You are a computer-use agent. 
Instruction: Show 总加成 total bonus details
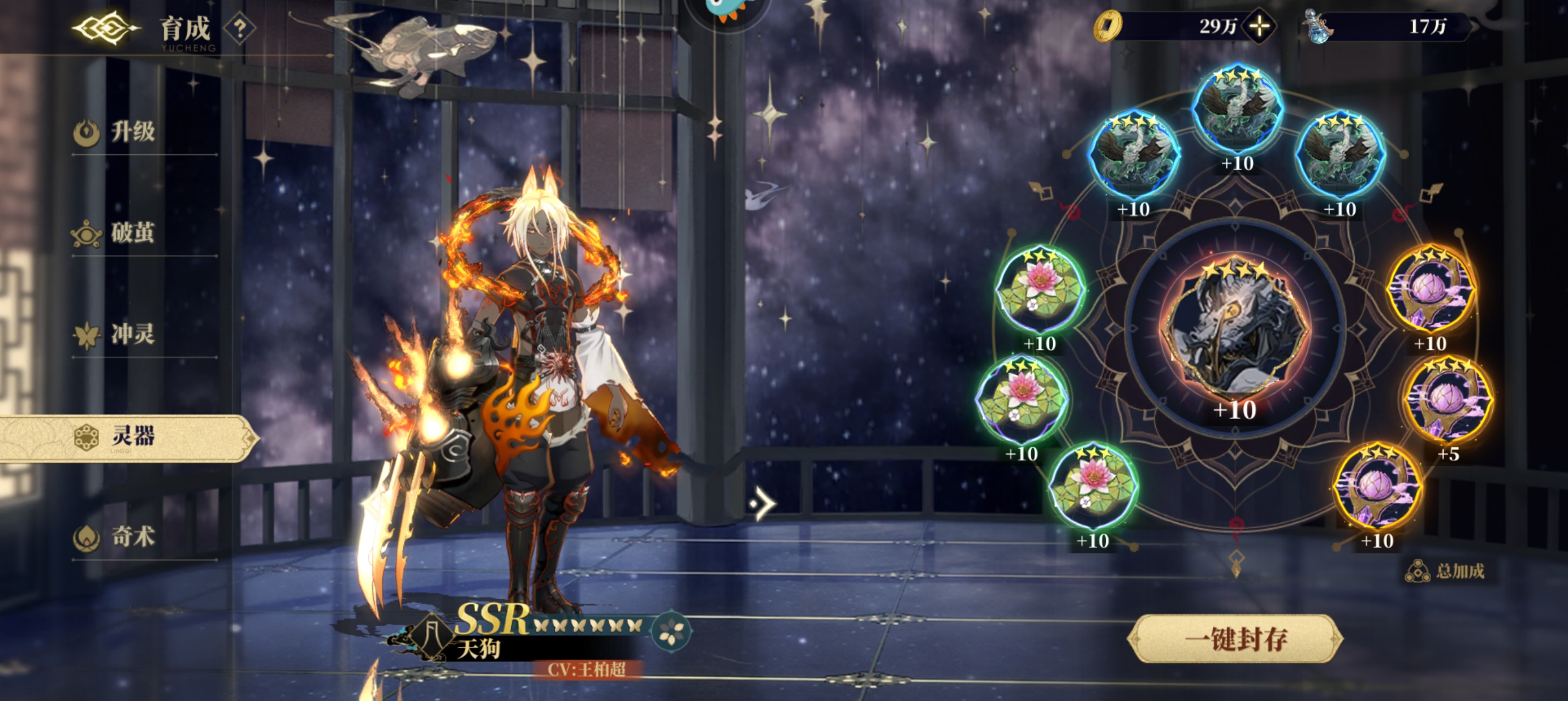(1445, 571)
